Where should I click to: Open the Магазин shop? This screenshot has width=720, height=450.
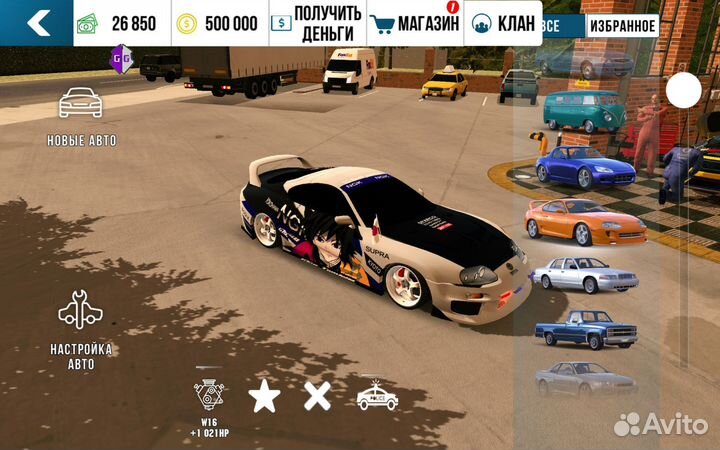(x=415, y=23)
